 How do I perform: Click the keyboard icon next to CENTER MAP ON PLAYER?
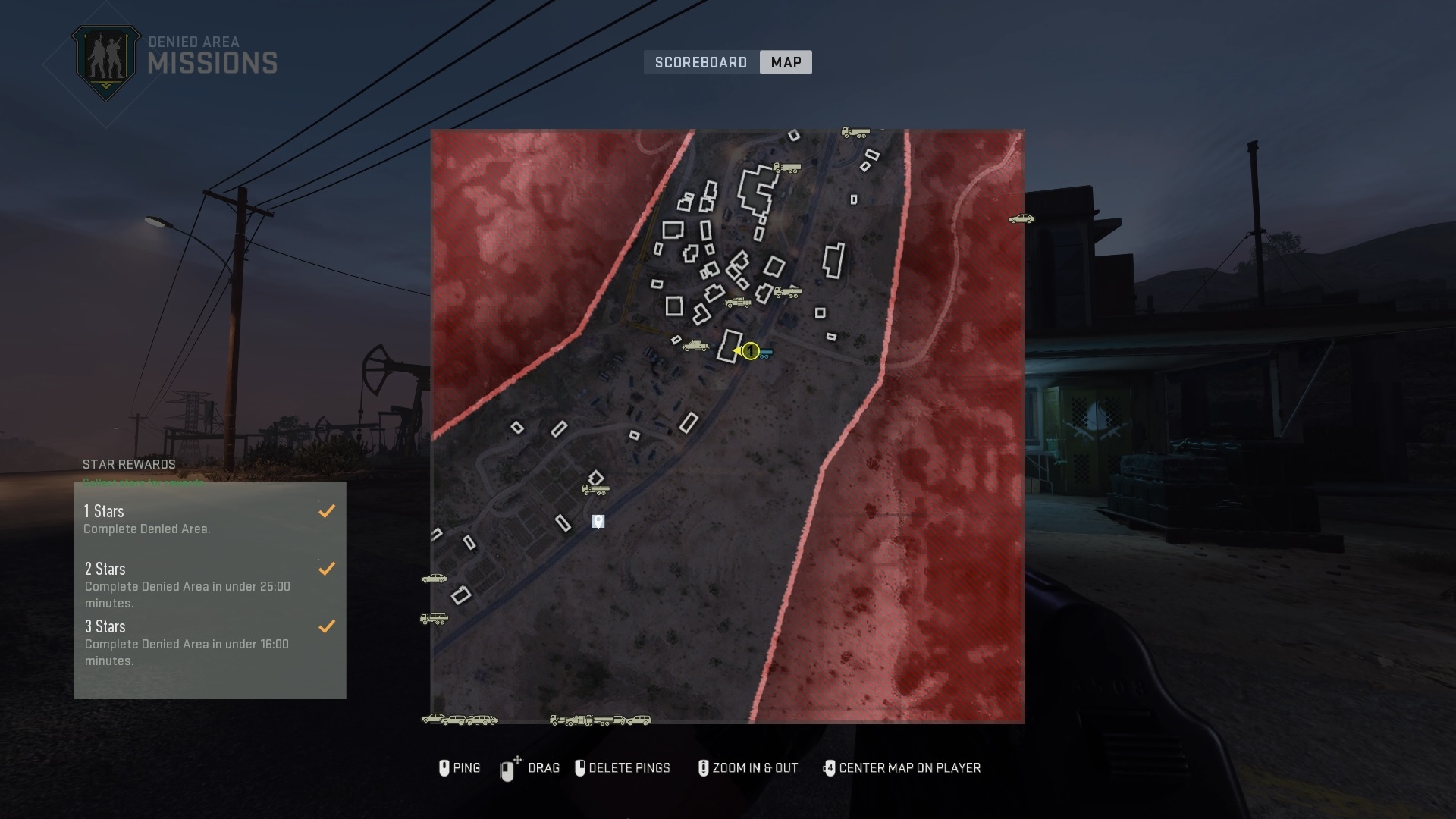pyautogui.click(x=829, y=768)
